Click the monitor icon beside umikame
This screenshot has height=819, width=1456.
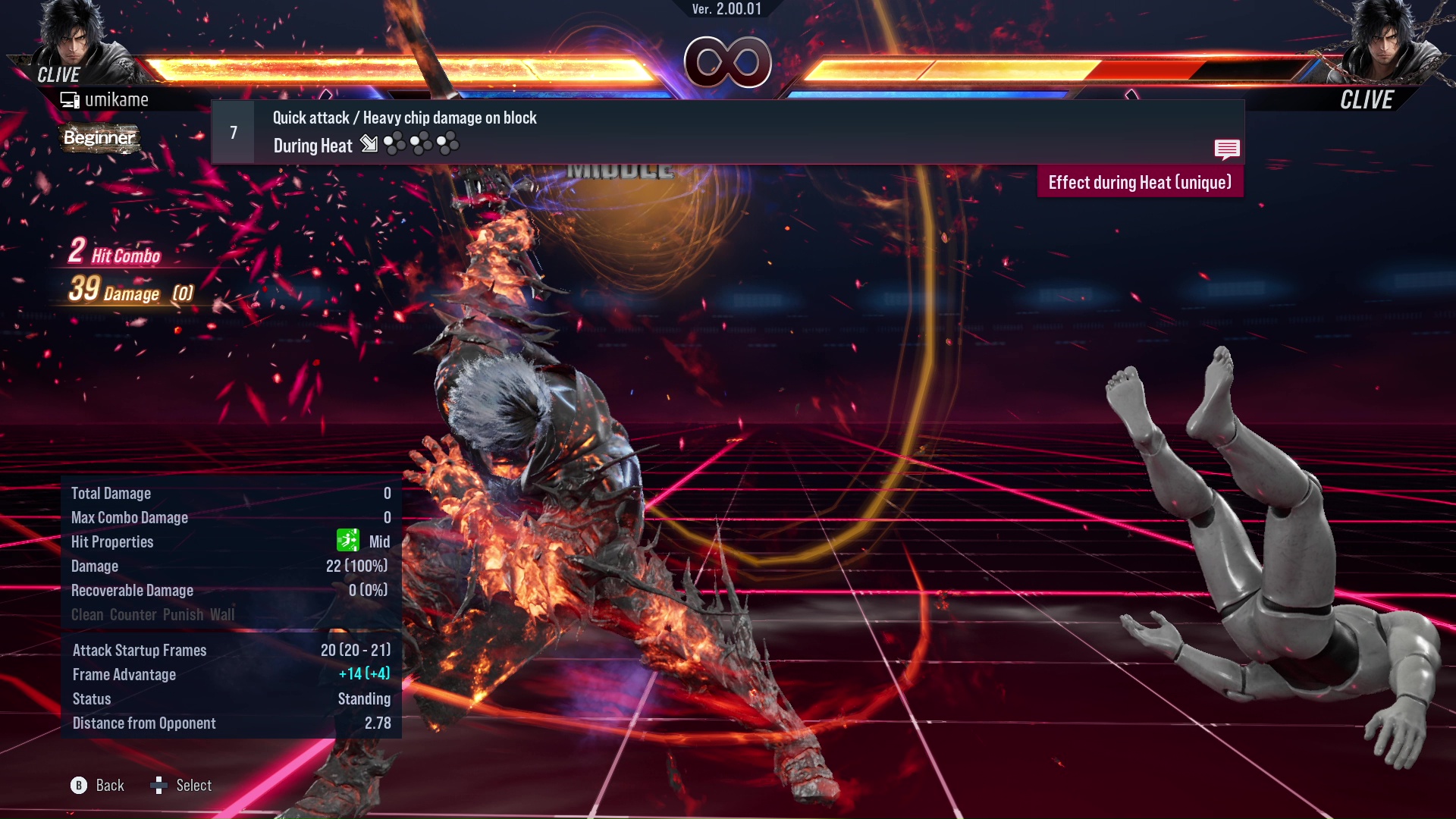tap(71, 99)
